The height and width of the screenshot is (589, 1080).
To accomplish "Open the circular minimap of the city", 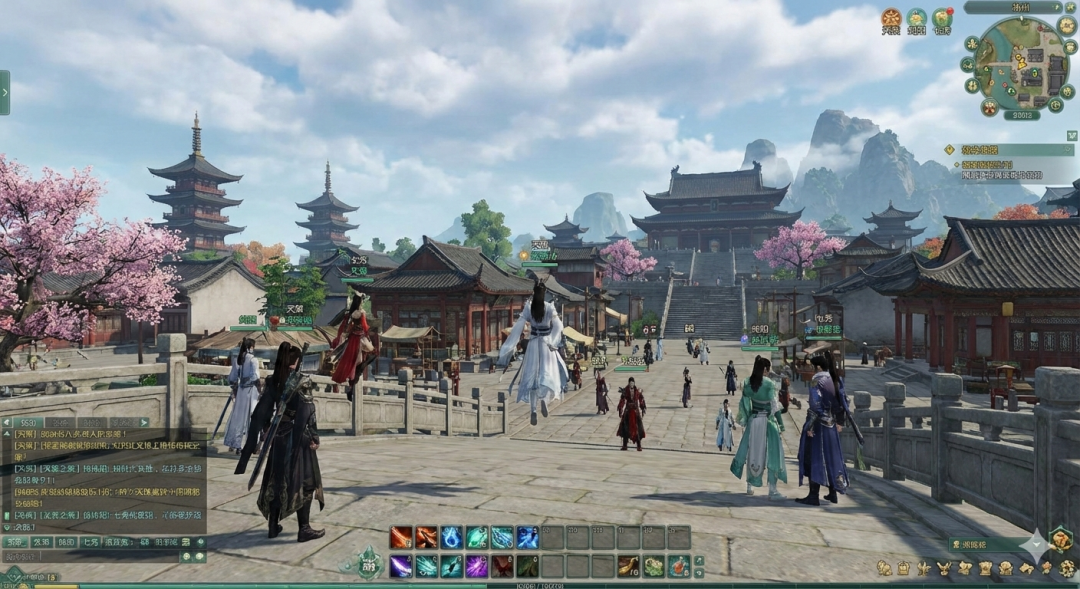I will click(1021, 64).
